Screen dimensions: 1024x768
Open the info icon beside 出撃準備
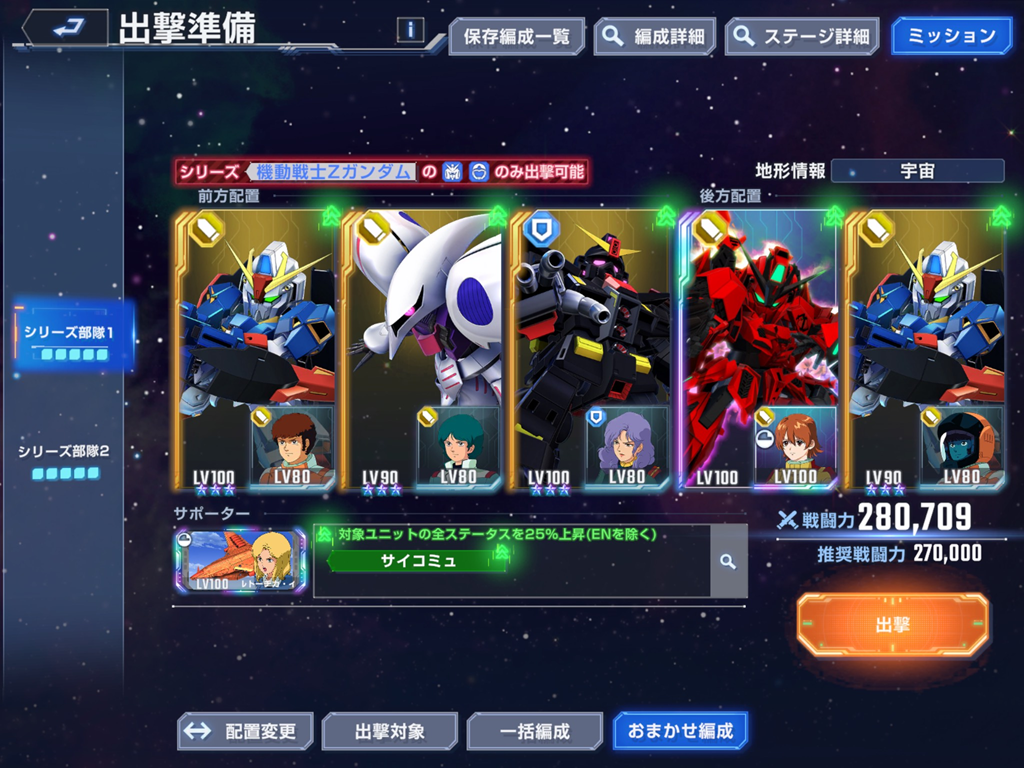pos(410,30)
